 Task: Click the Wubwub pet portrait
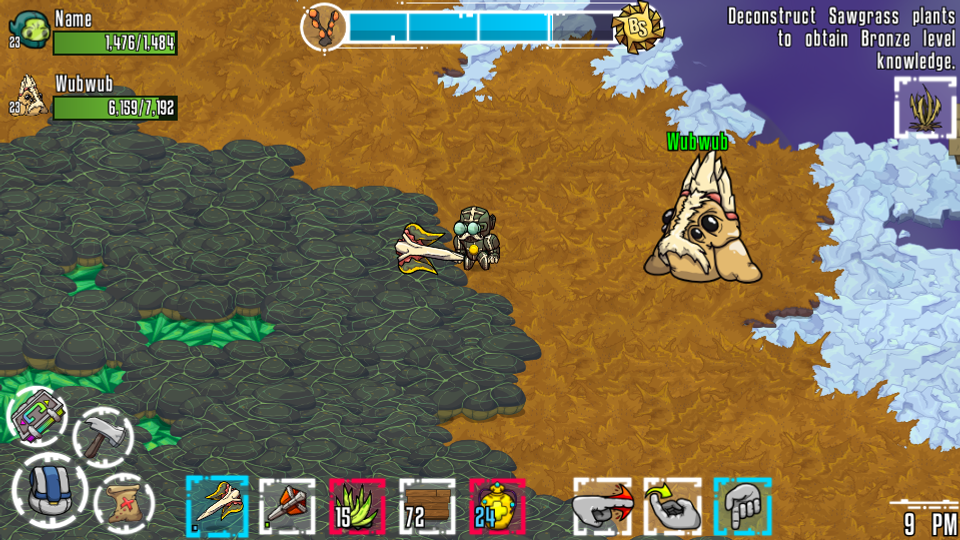[x=31, y=96]
